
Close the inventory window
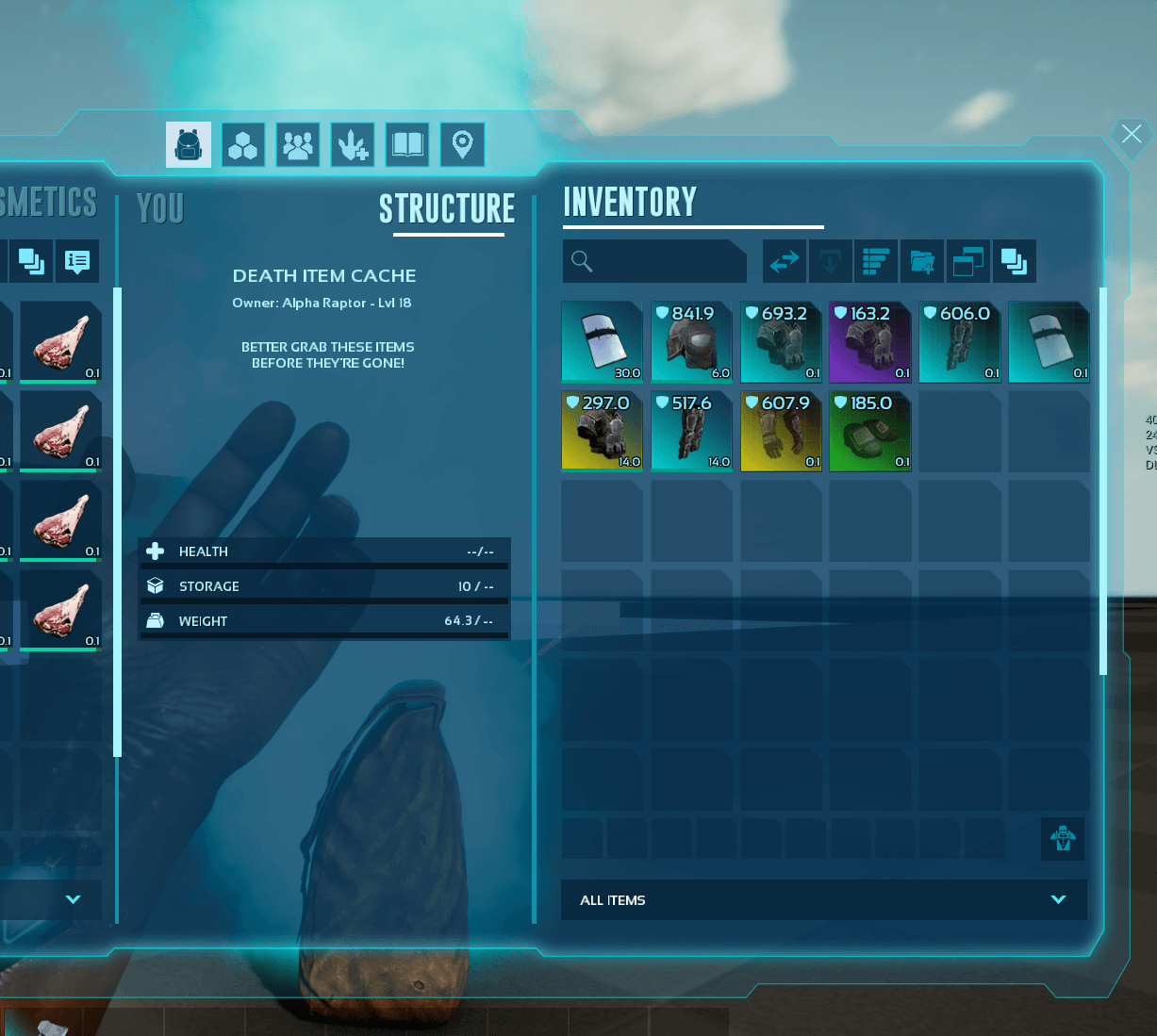[x=1131, y=135]
